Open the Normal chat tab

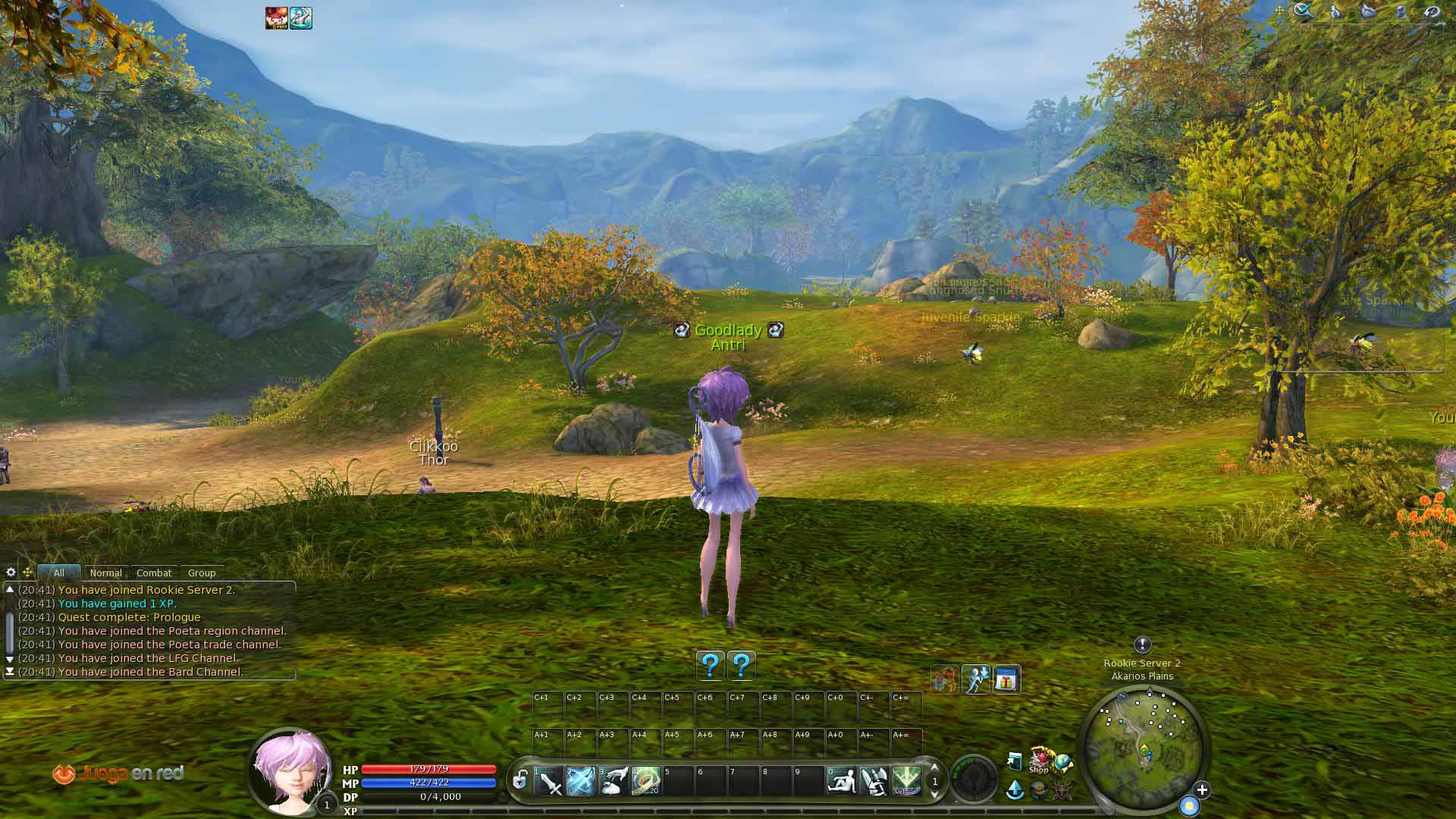105,573
